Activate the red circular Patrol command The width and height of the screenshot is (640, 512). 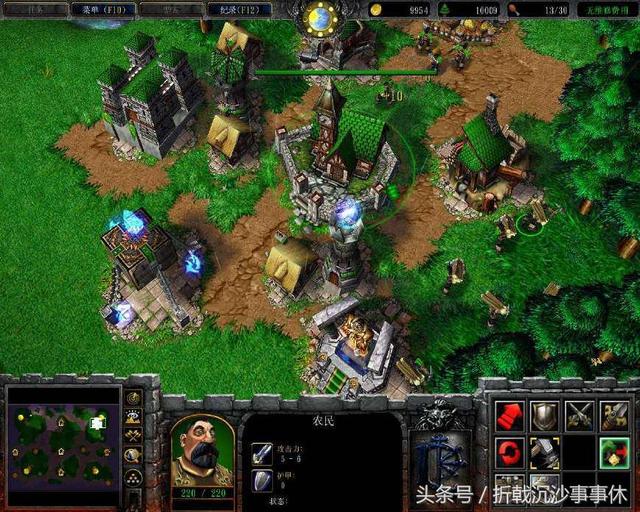pos(510,452)
